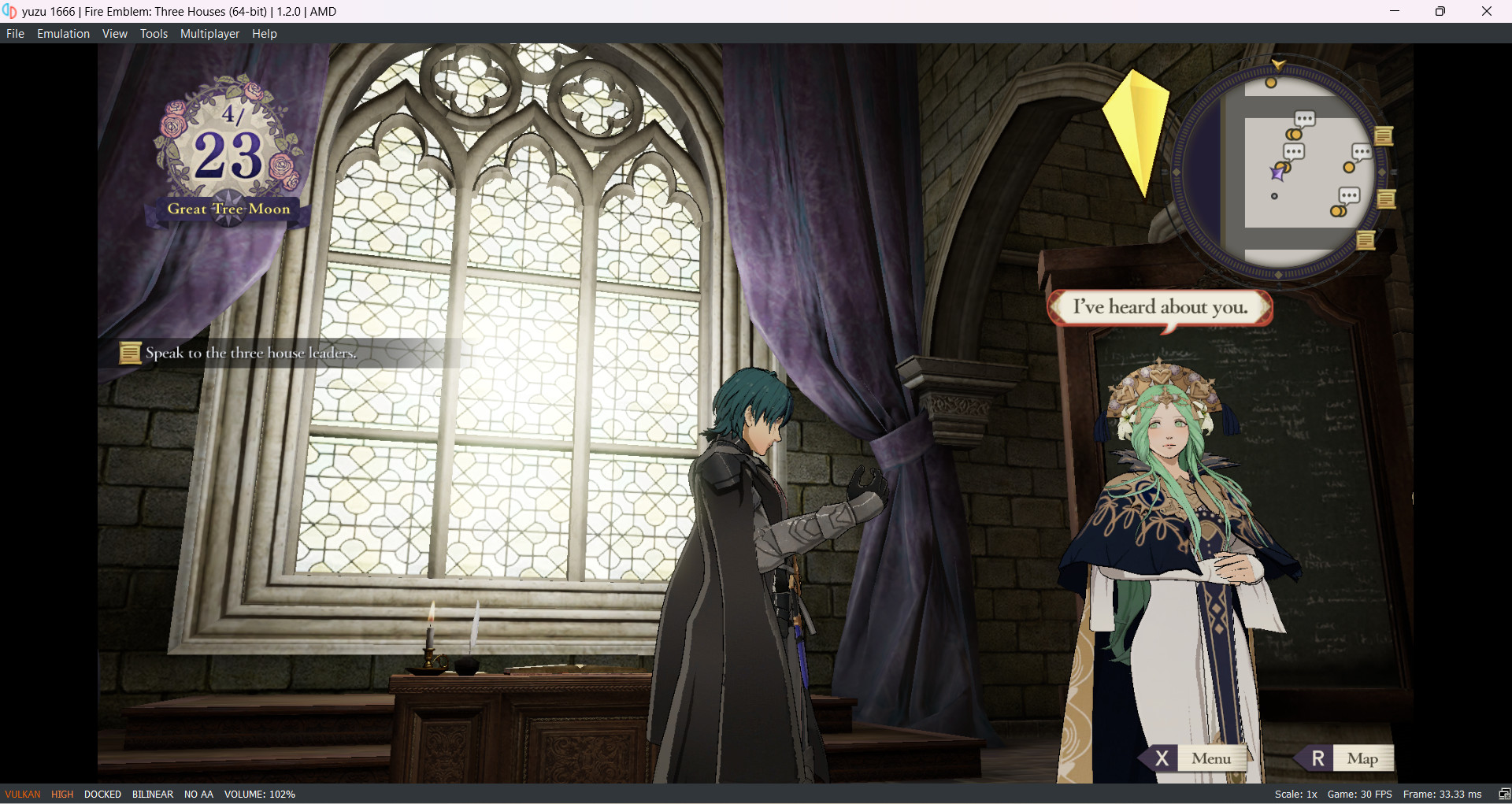The height and width of the screenshot is (804, 1512).
Task: Open the File menu
Action: tap(14, 33)
